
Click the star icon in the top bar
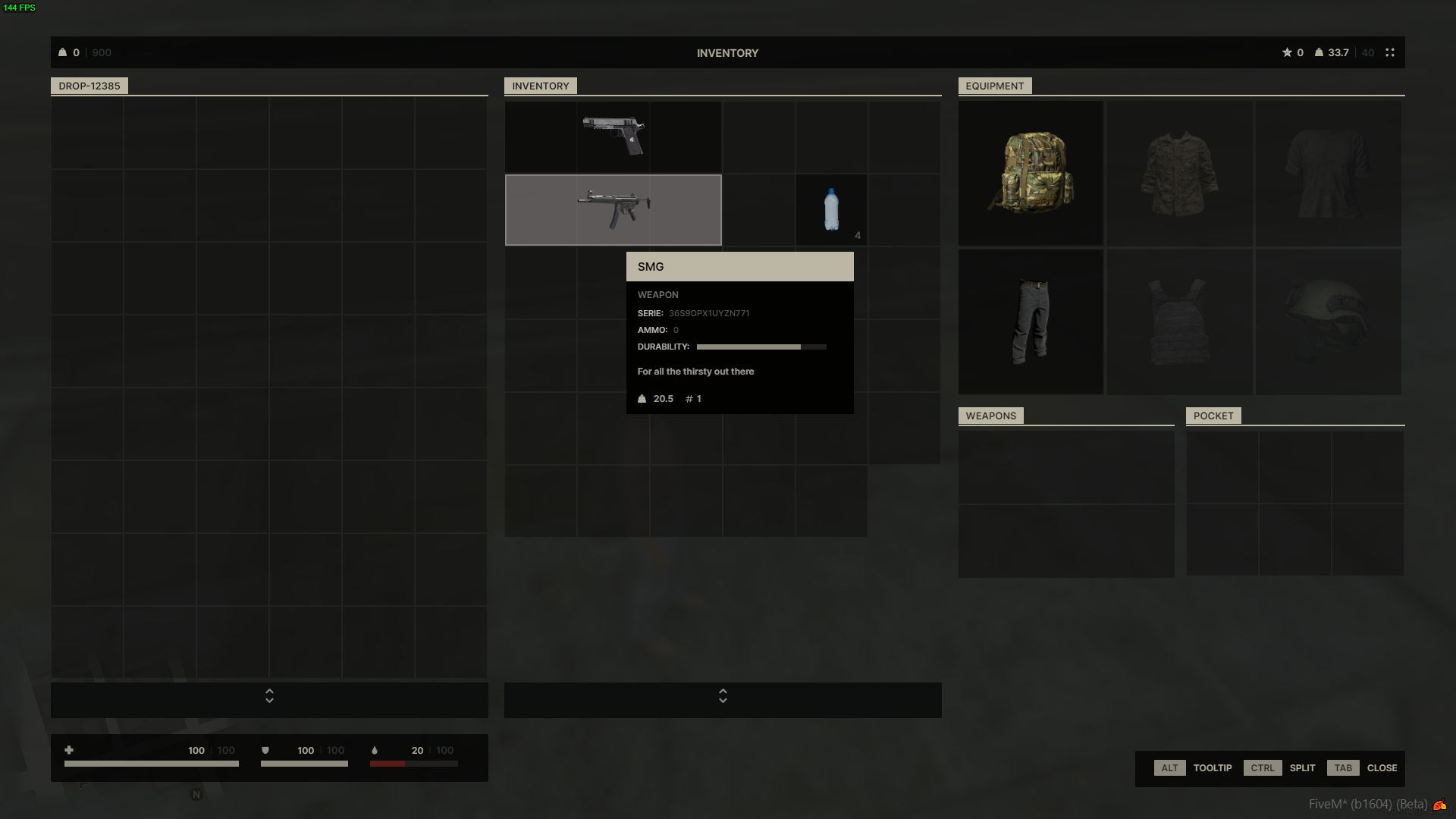1286,52
